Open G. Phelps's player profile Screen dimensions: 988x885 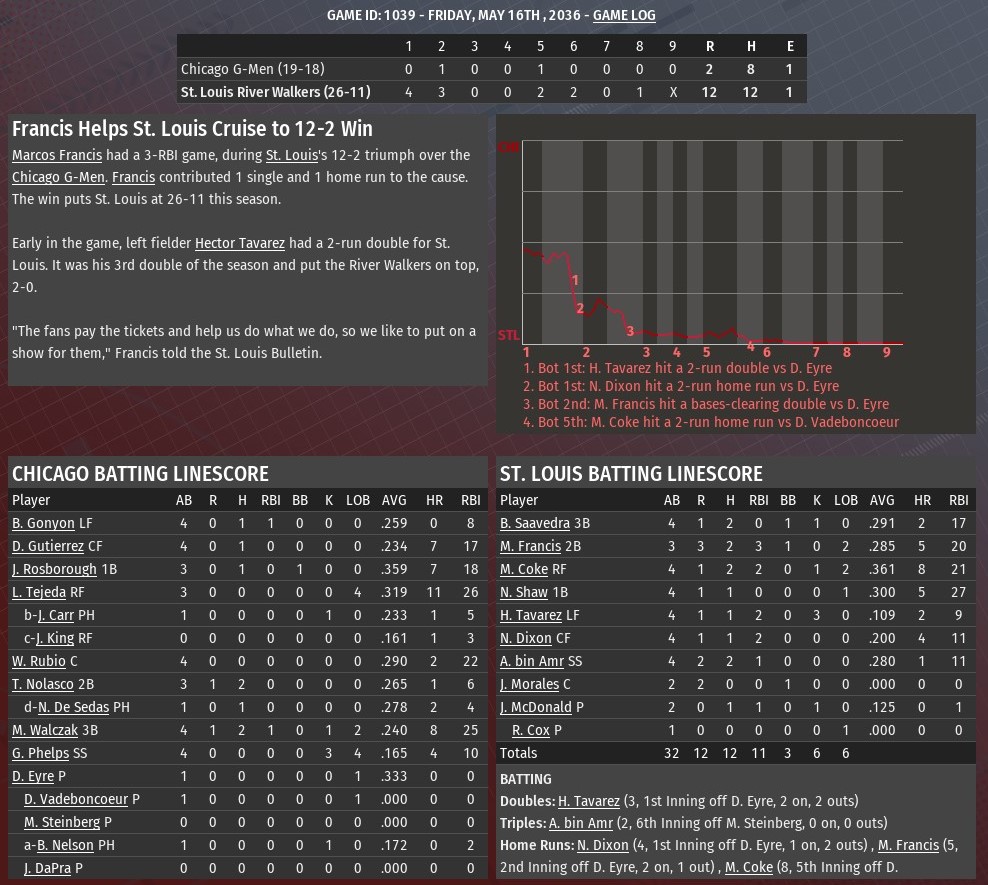click(40, 753)
